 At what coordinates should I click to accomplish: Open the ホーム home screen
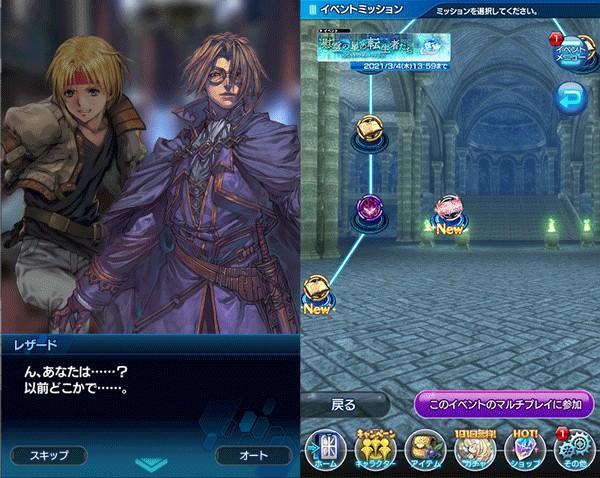327,449
